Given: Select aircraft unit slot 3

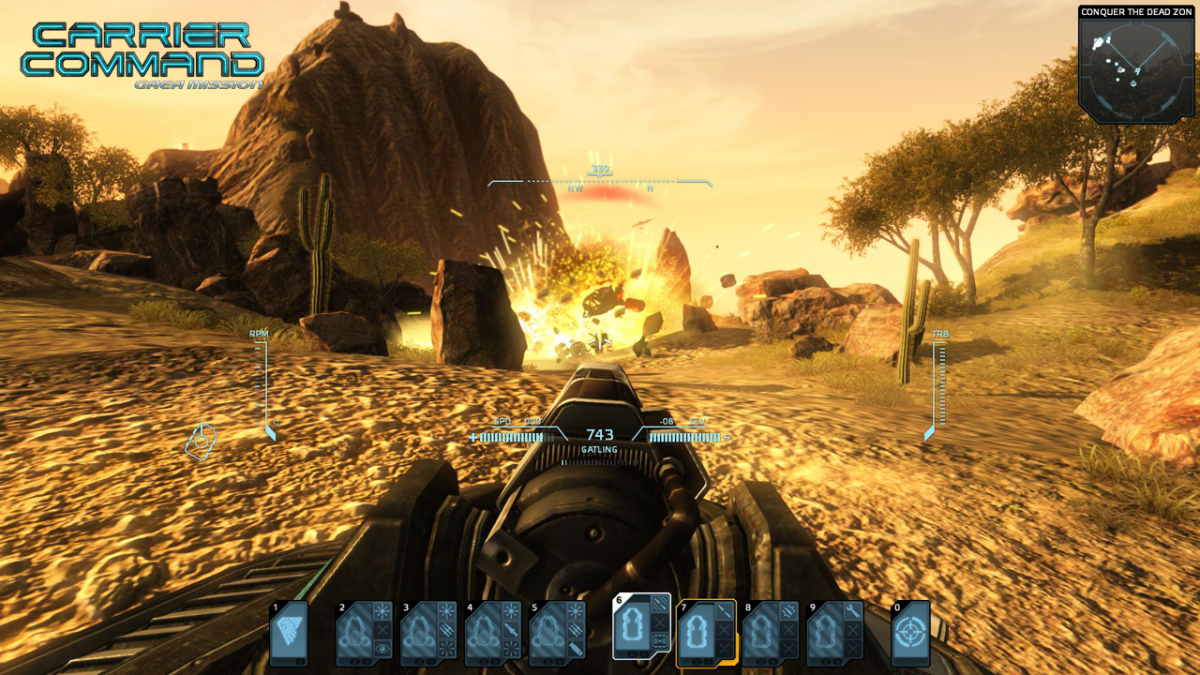Looking at the screenshot, I should tap(429, 633).
